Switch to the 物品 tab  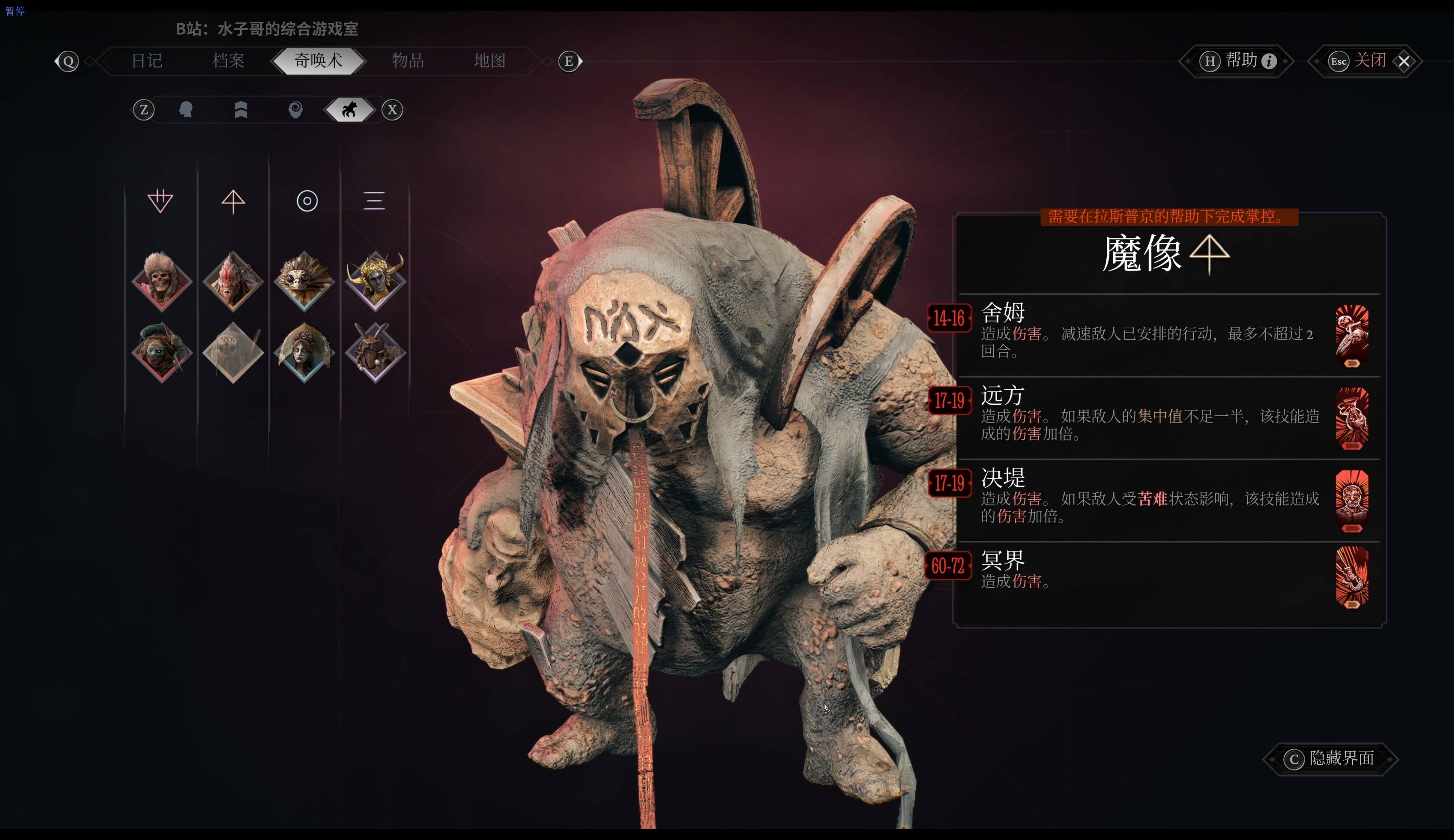pyautogui.click(x=408, y=61)
